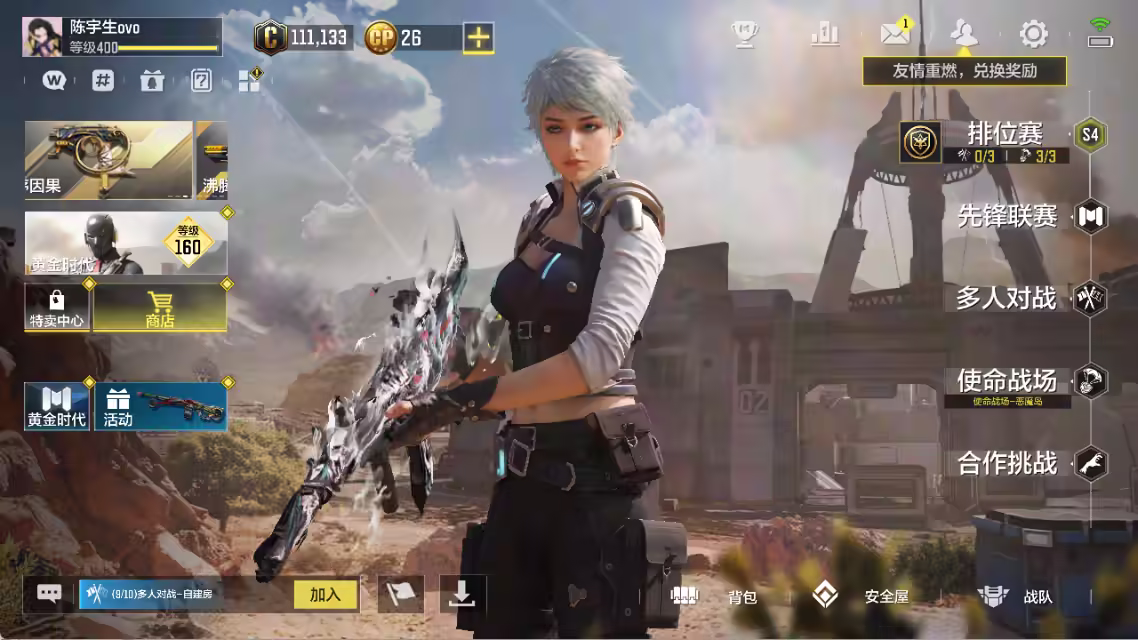The width and height of the screenshot is (1138, 640).
Task: Select the 合作挑战 co-op mode
Action: point(1008,463)
